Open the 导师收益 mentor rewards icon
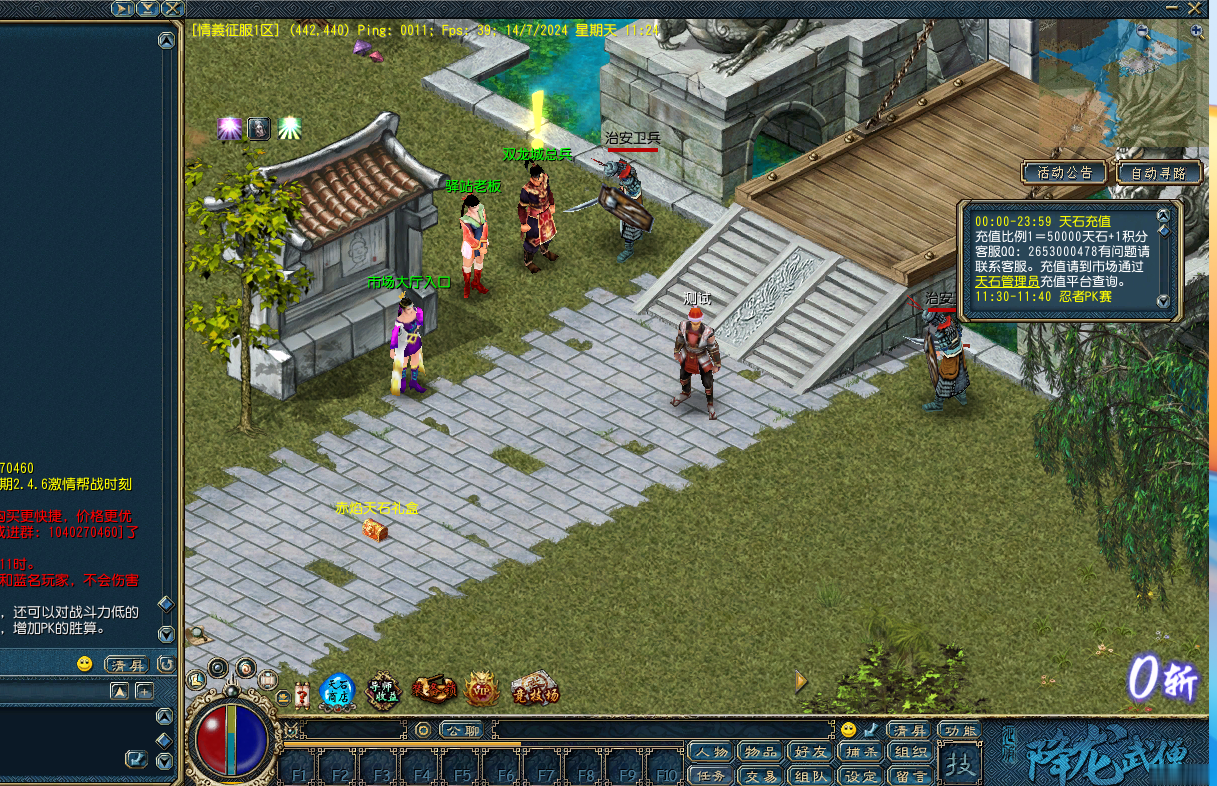Viewport: 1217px width, 786px height. tap(383, 691)
